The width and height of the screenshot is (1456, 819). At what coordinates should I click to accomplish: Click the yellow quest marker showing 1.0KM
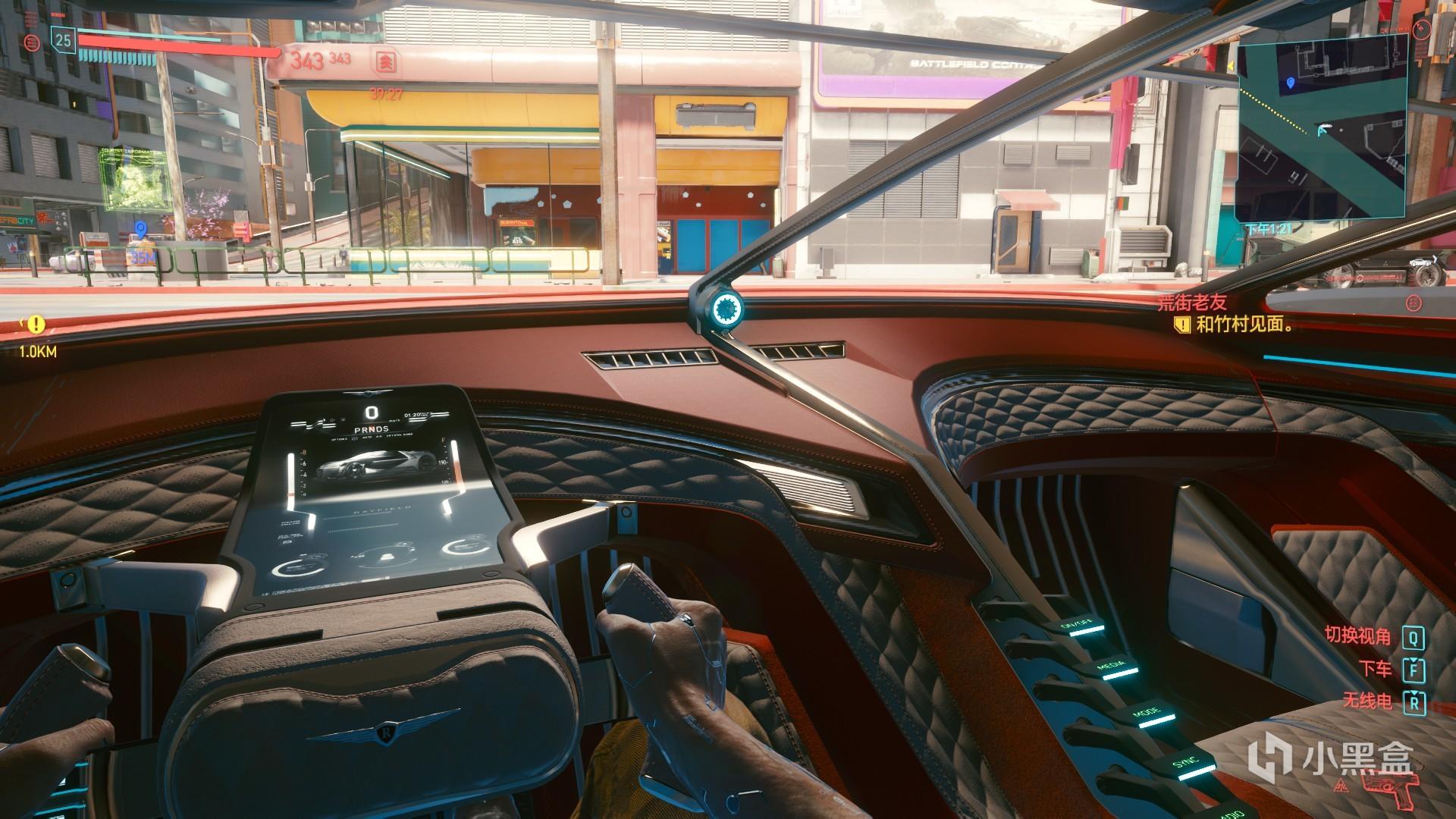coord(35,326)
